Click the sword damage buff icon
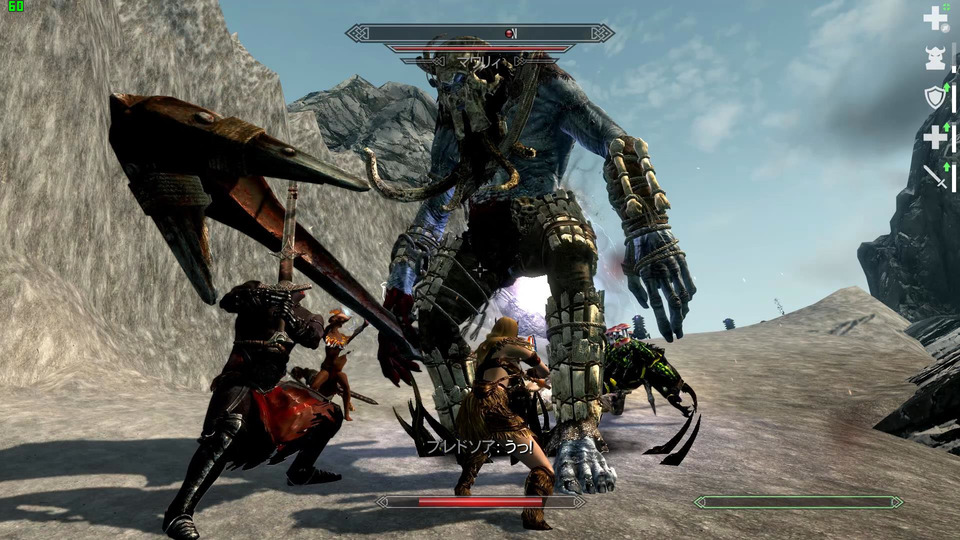The image size is (960, 540). point(935,176)
